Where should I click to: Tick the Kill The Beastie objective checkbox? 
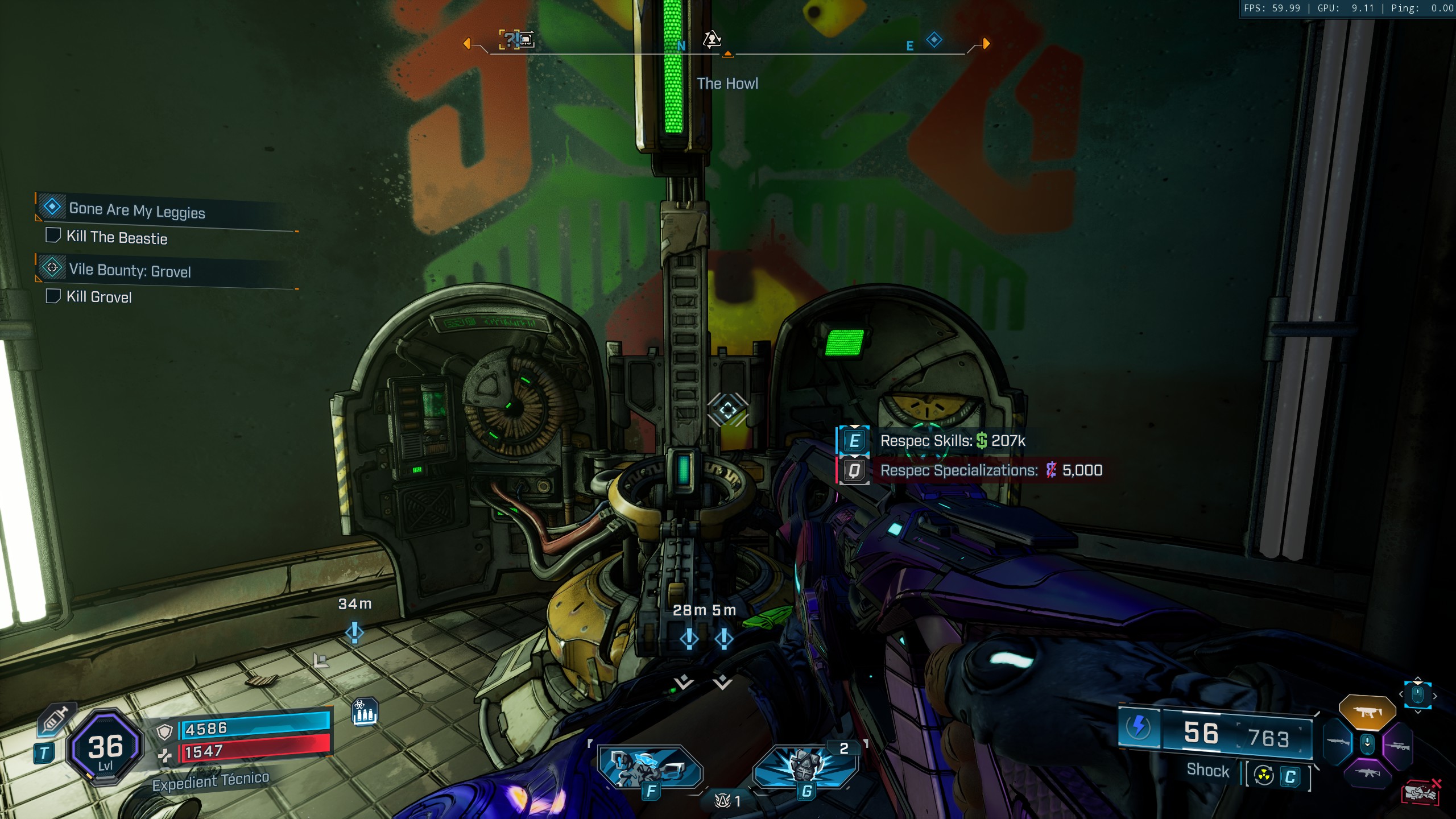[53, 235]
